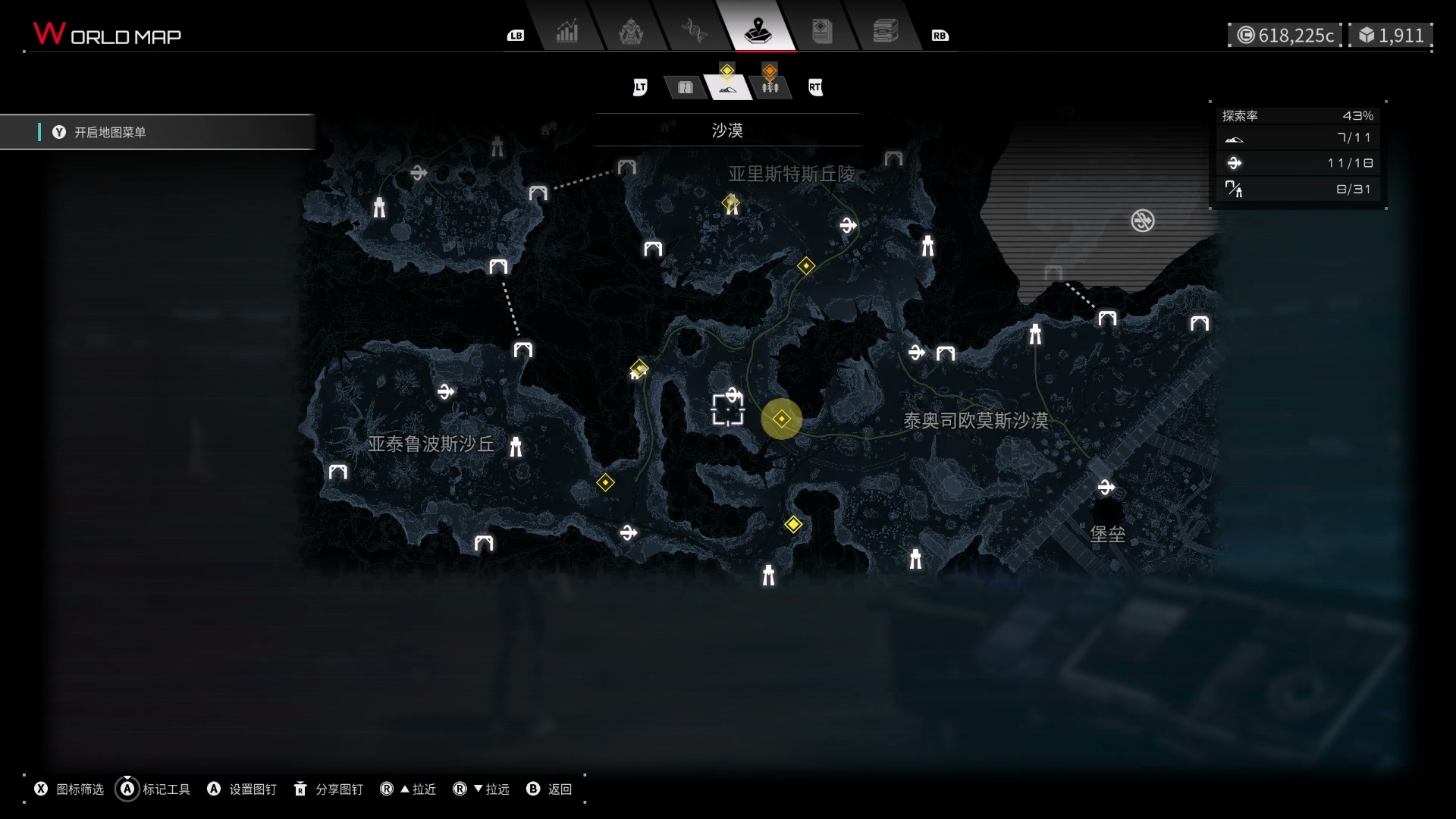Image resolution: width=1456 pixels, height=819 pixels.
Task: Switch to the forest trees region sub-tab
Action: (770, 88)
